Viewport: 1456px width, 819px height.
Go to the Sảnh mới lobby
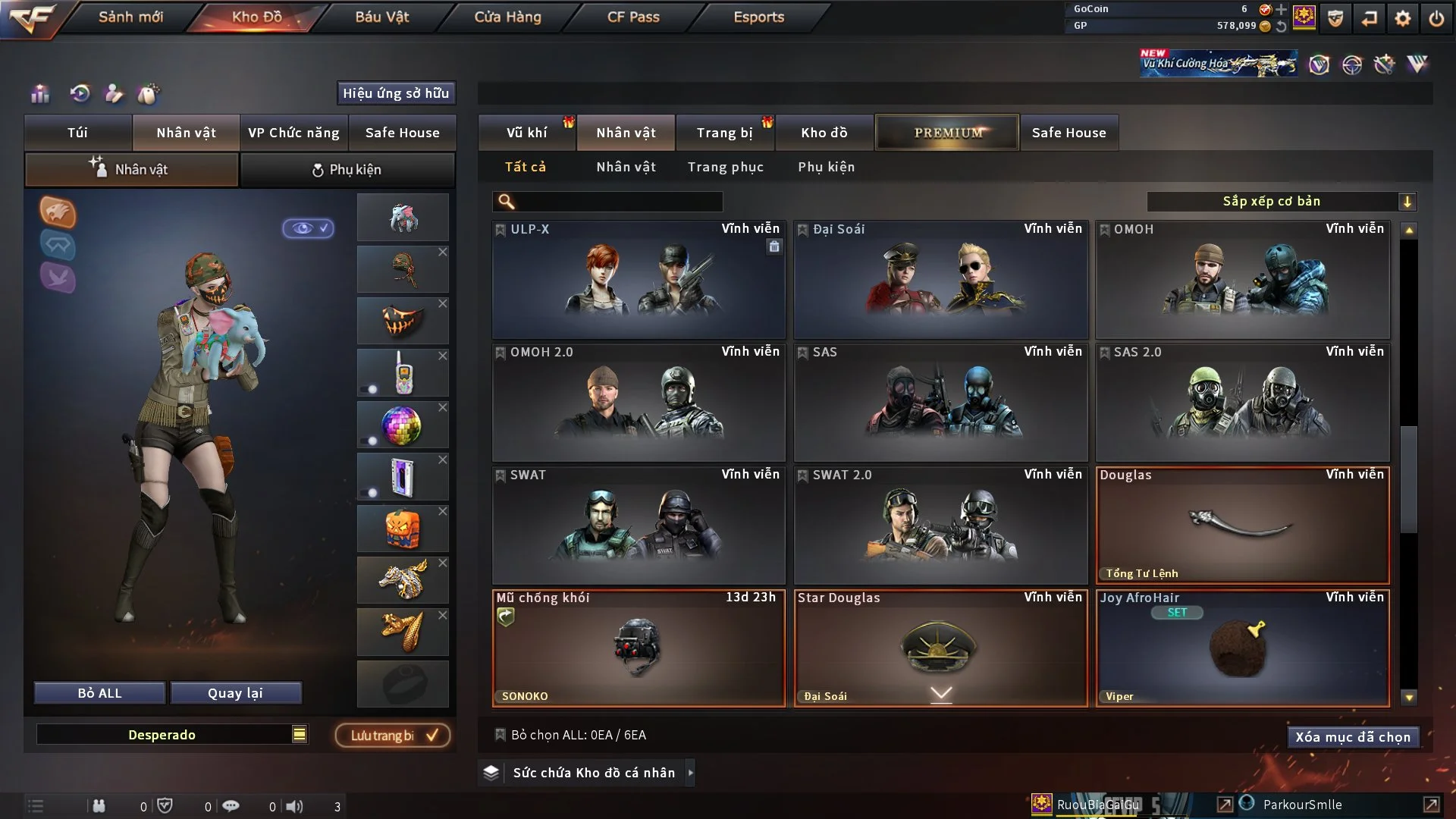click(x=130, y=17)
